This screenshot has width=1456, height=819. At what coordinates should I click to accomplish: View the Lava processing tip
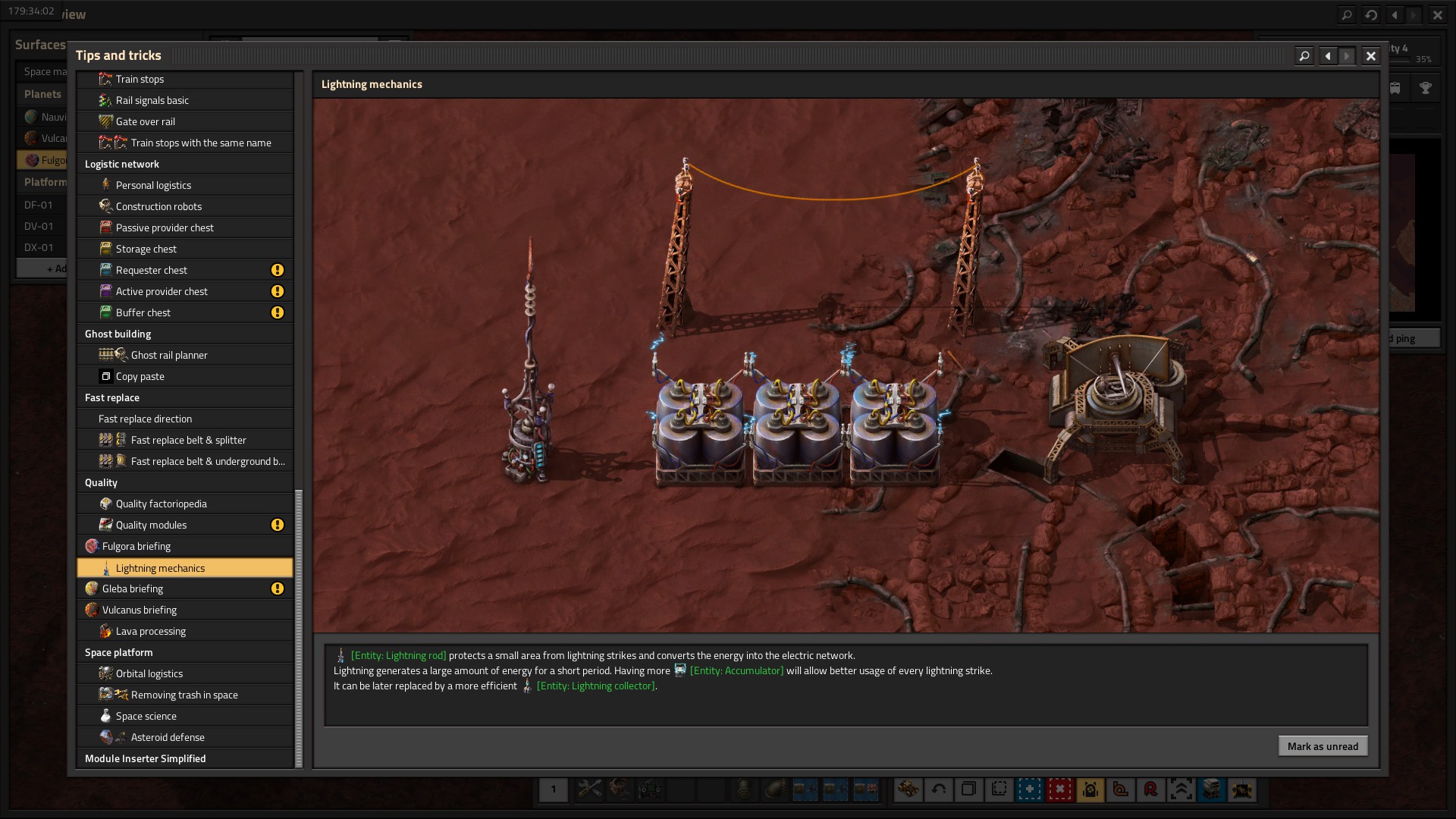coord(150,631)
